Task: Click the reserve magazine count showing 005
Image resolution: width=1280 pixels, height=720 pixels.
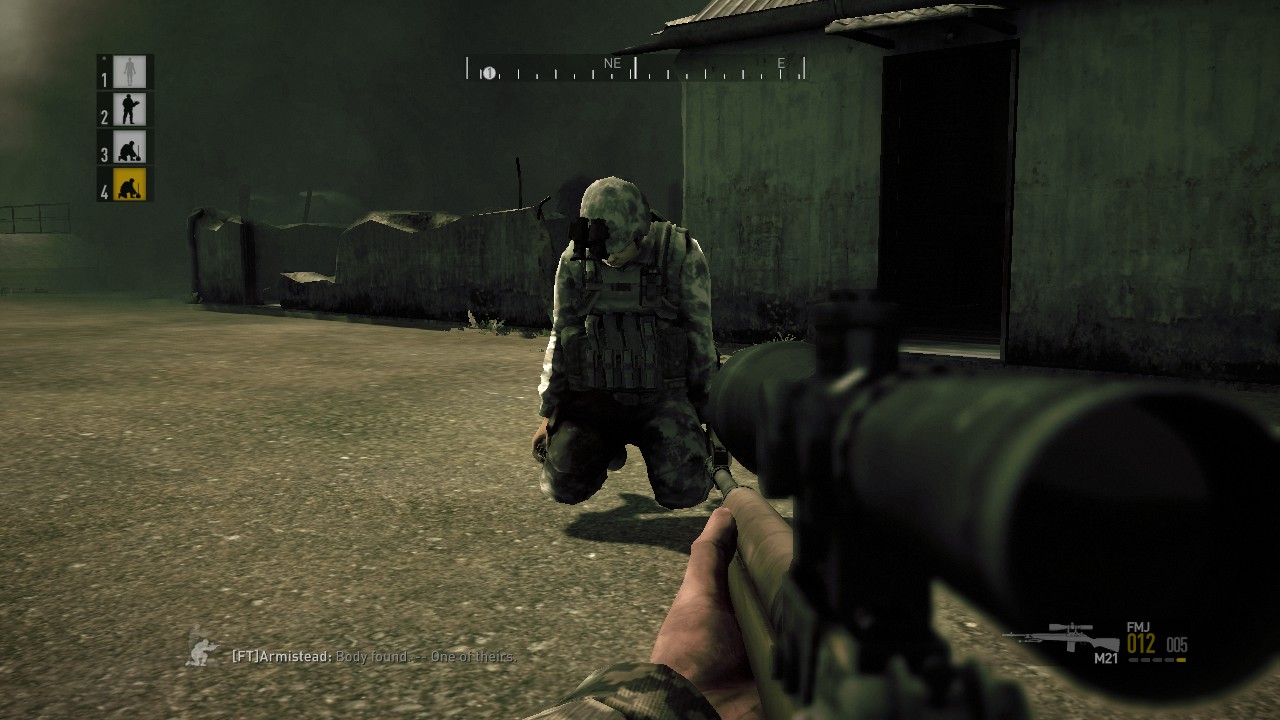Action: [x=1177, y=647]
